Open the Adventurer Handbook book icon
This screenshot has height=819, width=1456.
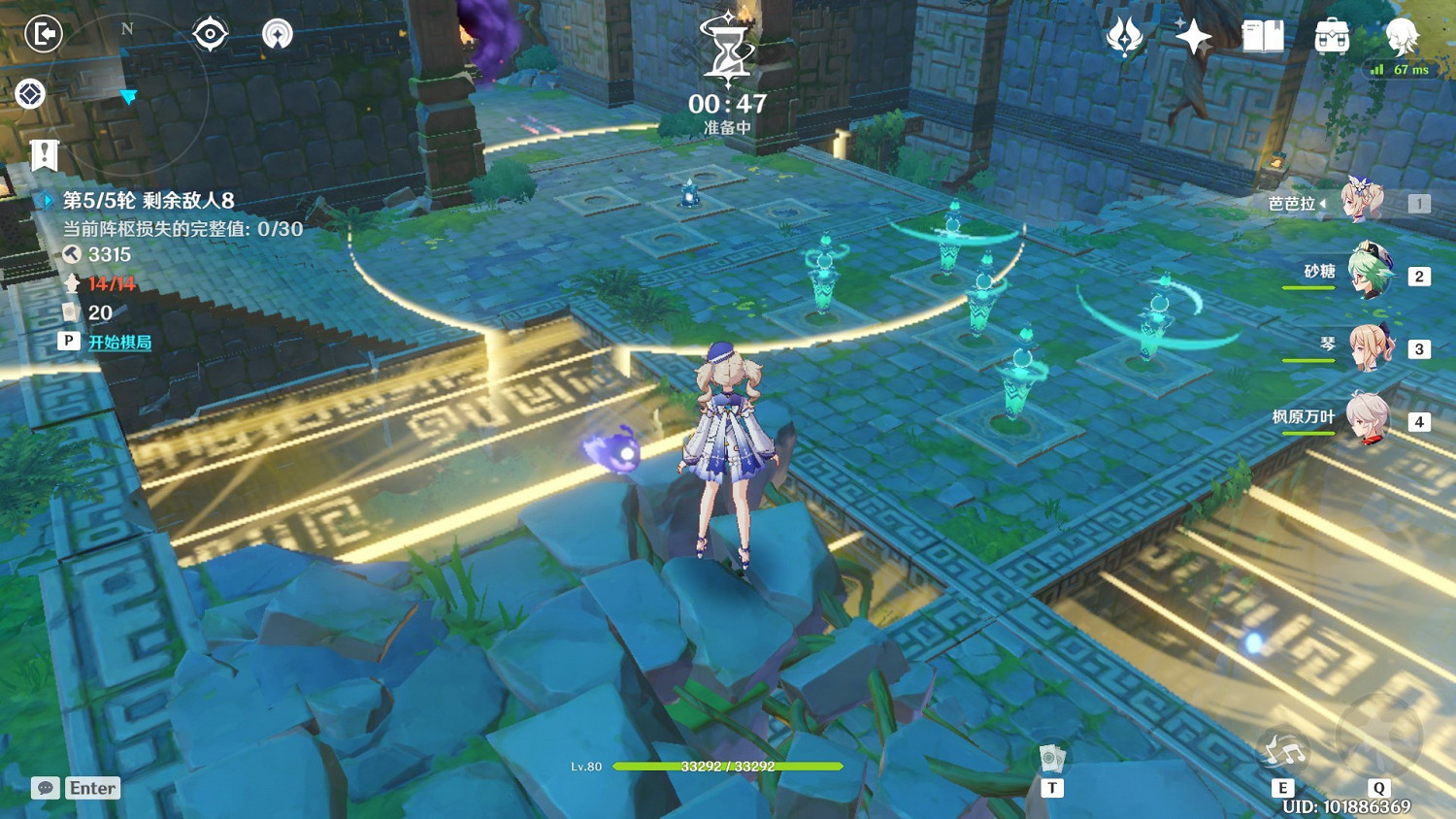pyautogui.click(x=1264, y=36)
